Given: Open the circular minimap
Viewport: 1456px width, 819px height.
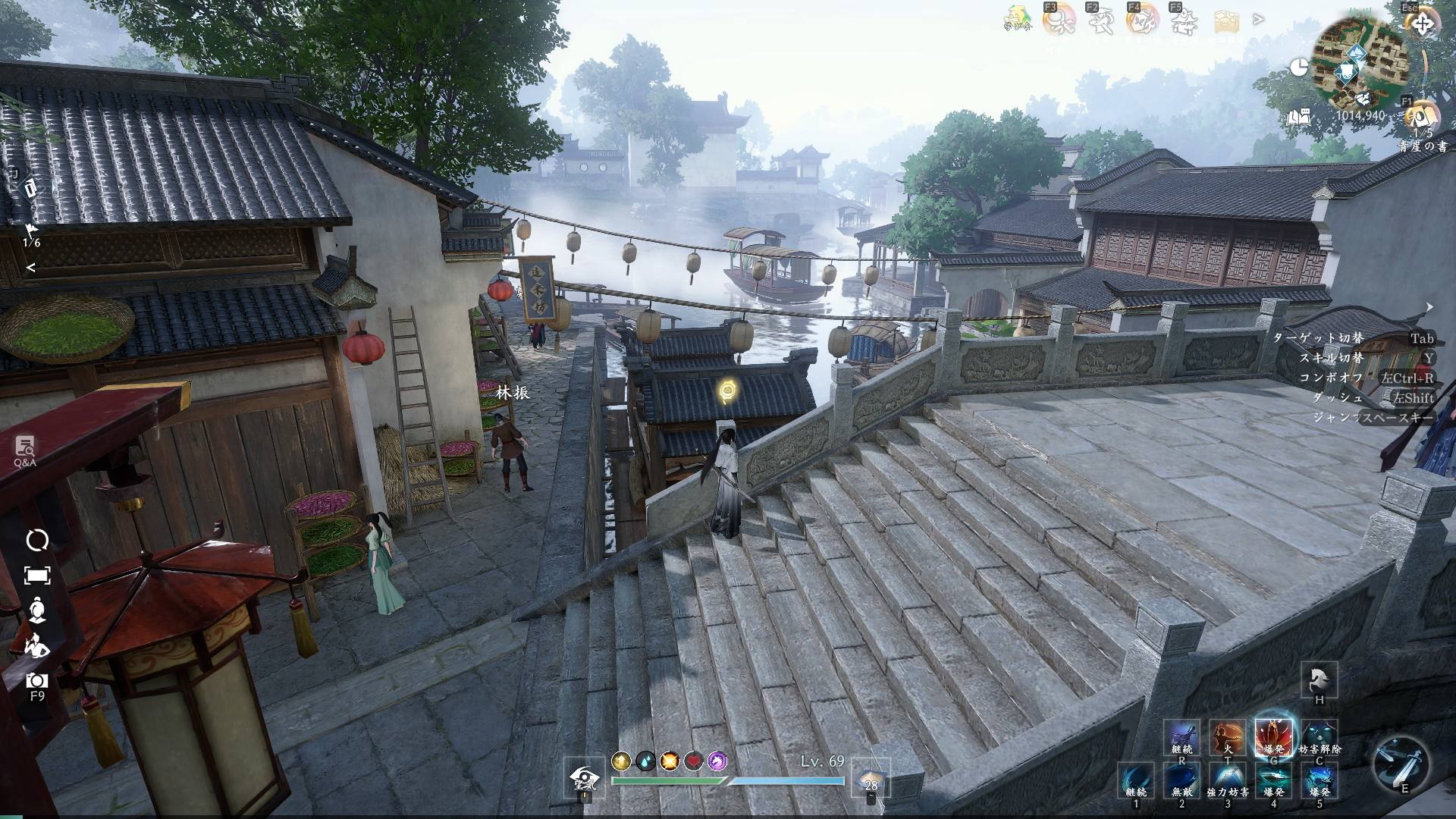Looking at the screenshot, I should tap(1360, 65).
